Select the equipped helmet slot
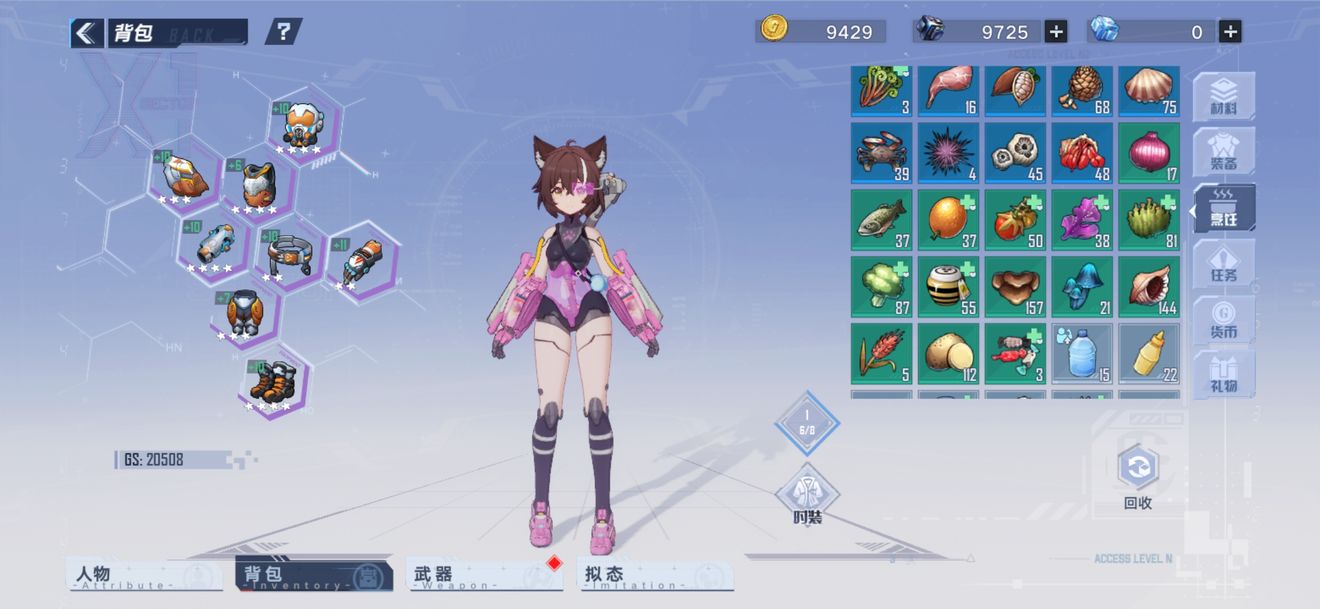1320x609 pixels. 301,125
